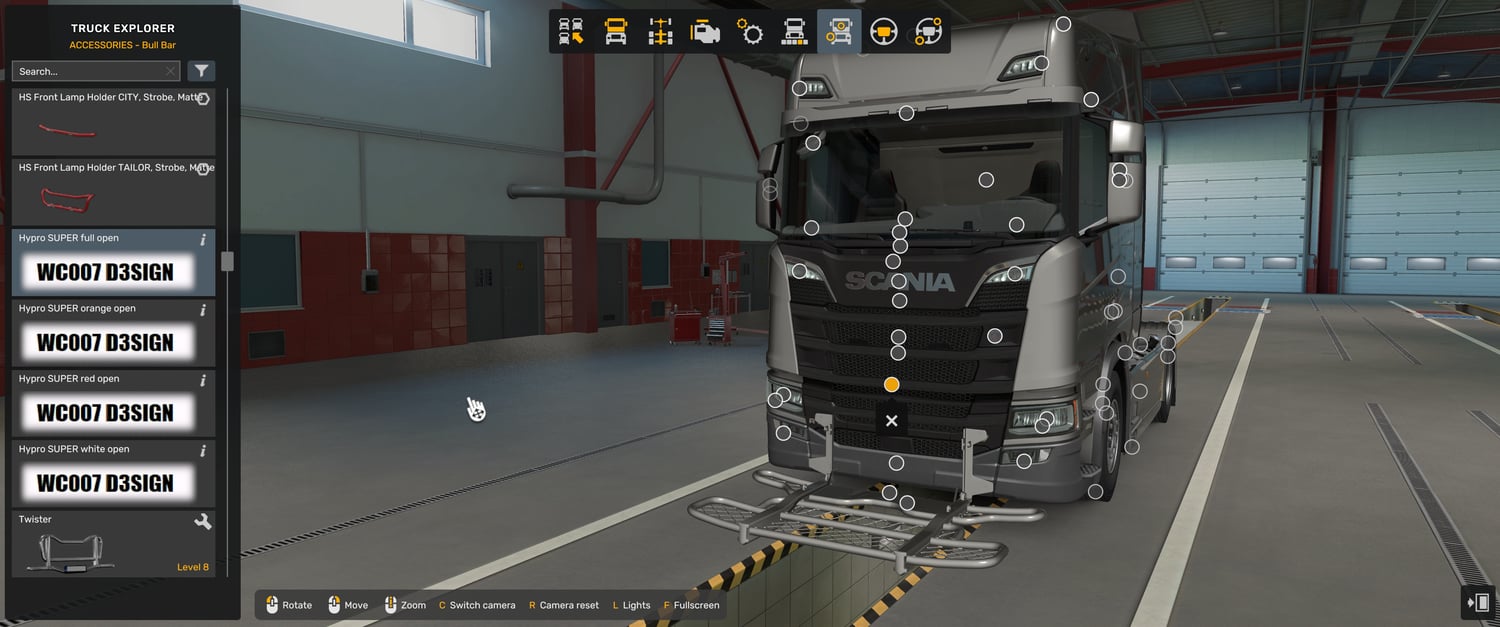Viewport: 1500px width, 627px height.
Task: Choose the Hypro SUPER orange open item
Action: pyautogui.click(x=113, y=333)
